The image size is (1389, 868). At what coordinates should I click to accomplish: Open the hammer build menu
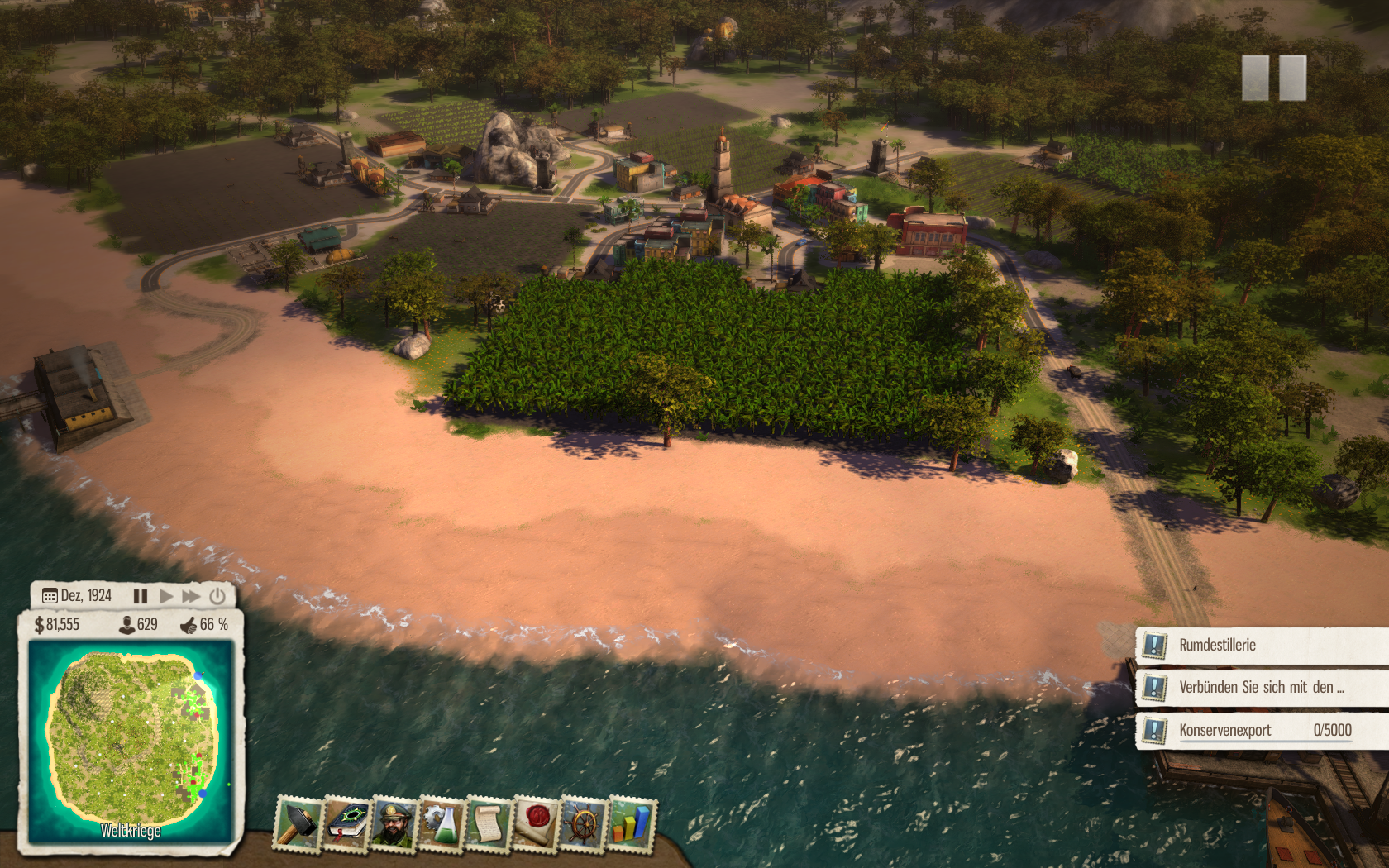tap(298, 823)
